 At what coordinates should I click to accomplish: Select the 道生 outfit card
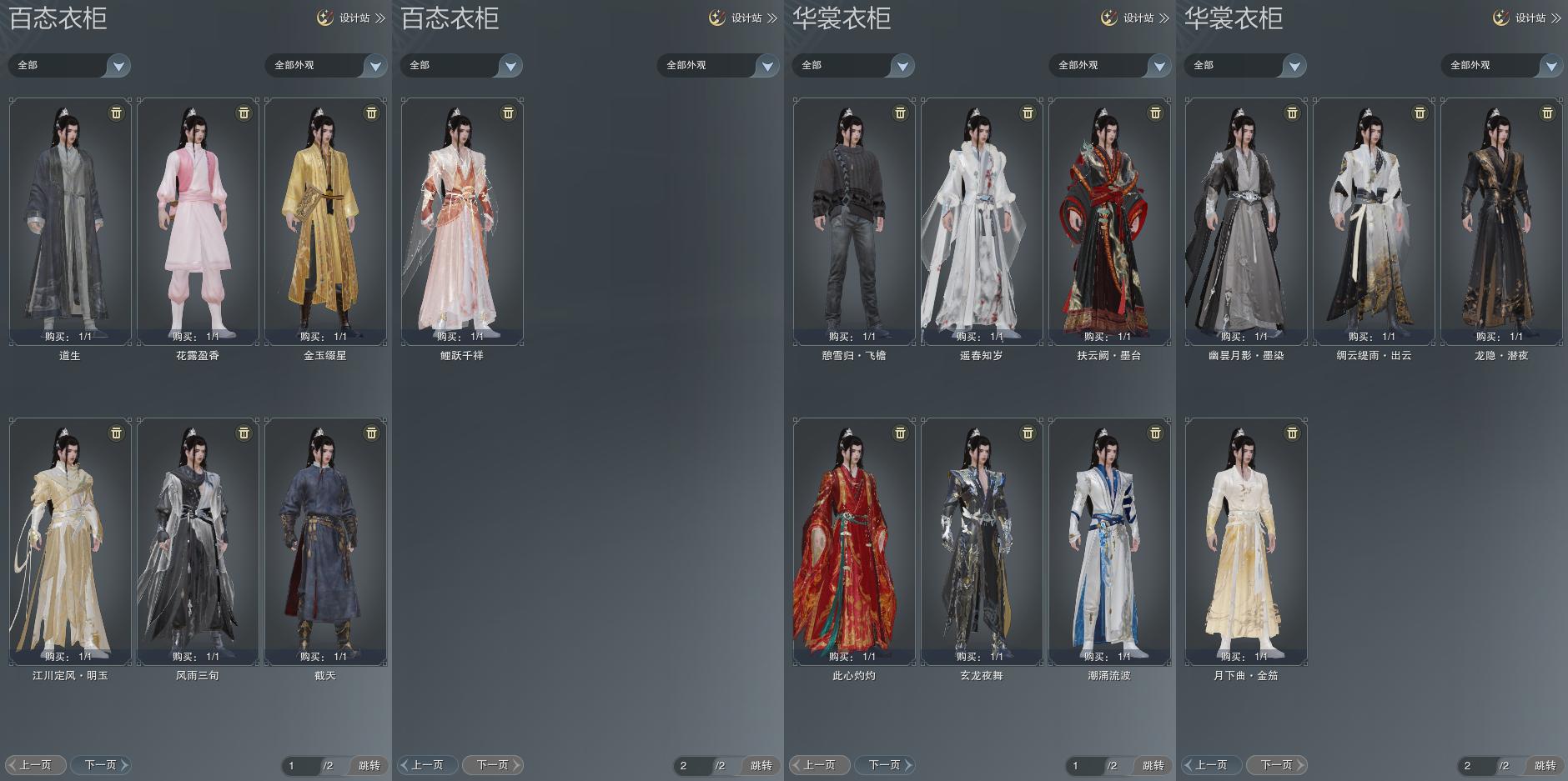[70, 221]
